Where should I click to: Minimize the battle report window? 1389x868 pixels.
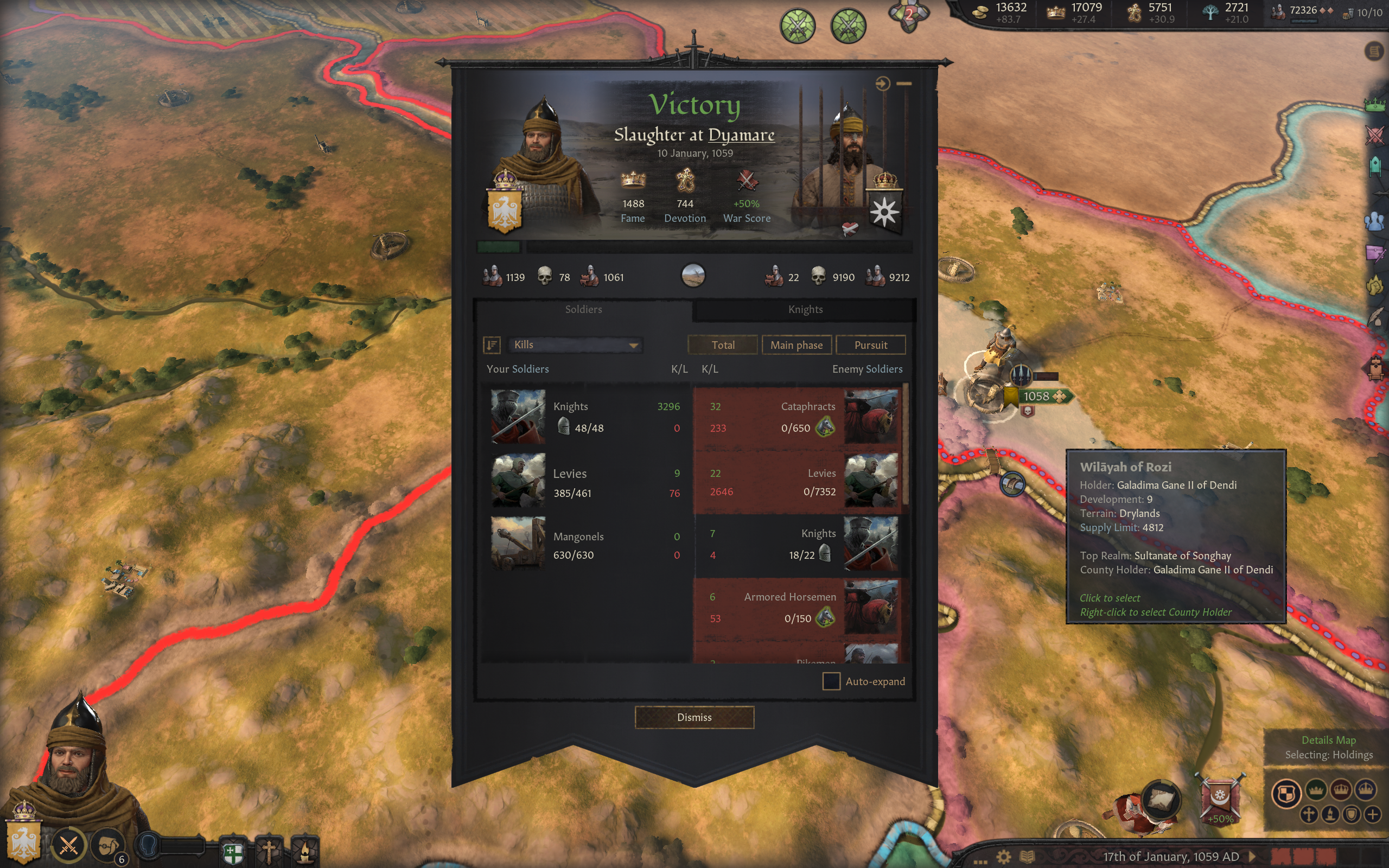904,84
